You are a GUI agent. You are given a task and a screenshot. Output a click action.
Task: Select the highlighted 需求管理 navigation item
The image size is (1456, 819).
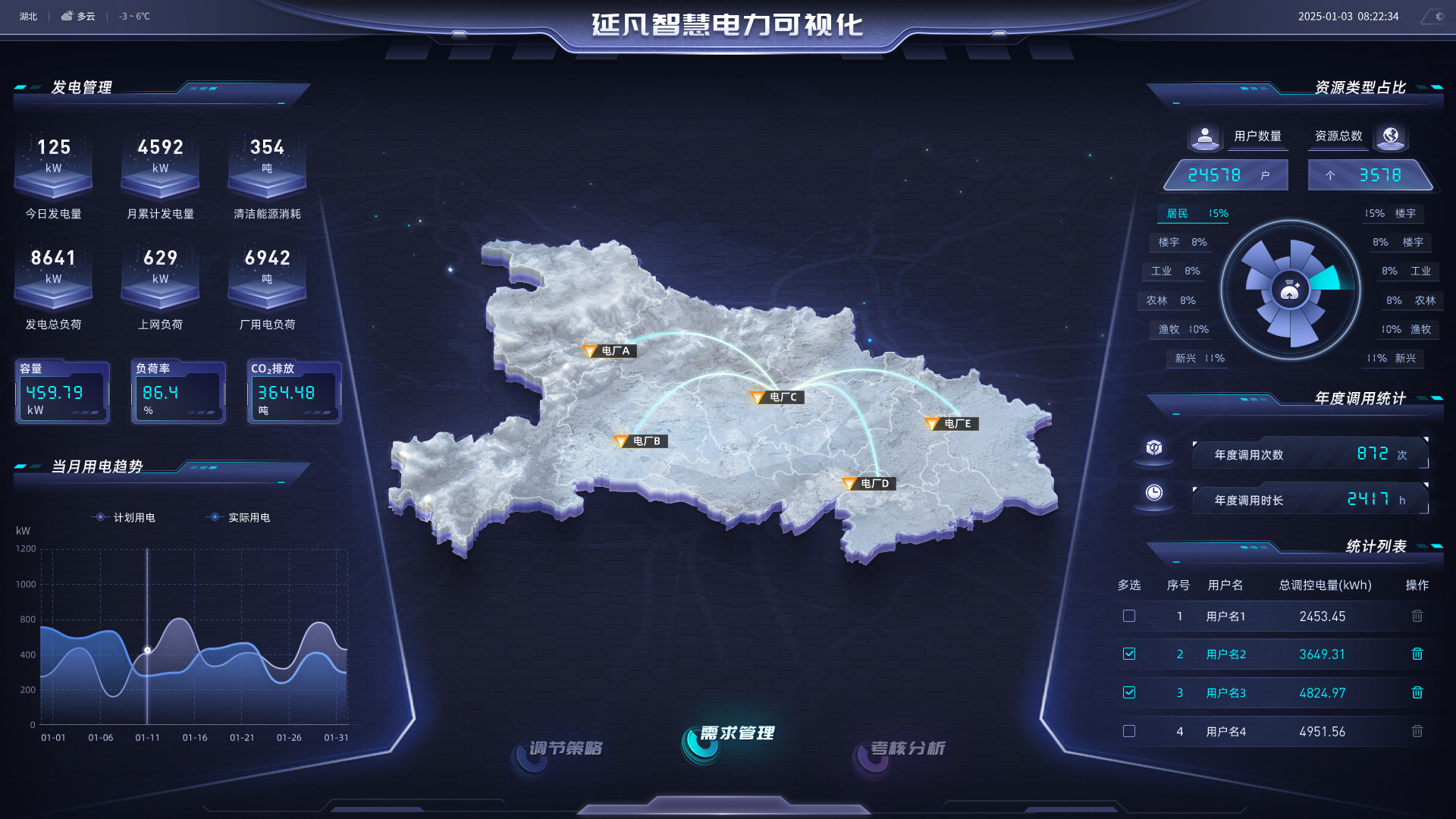(738, 733)
